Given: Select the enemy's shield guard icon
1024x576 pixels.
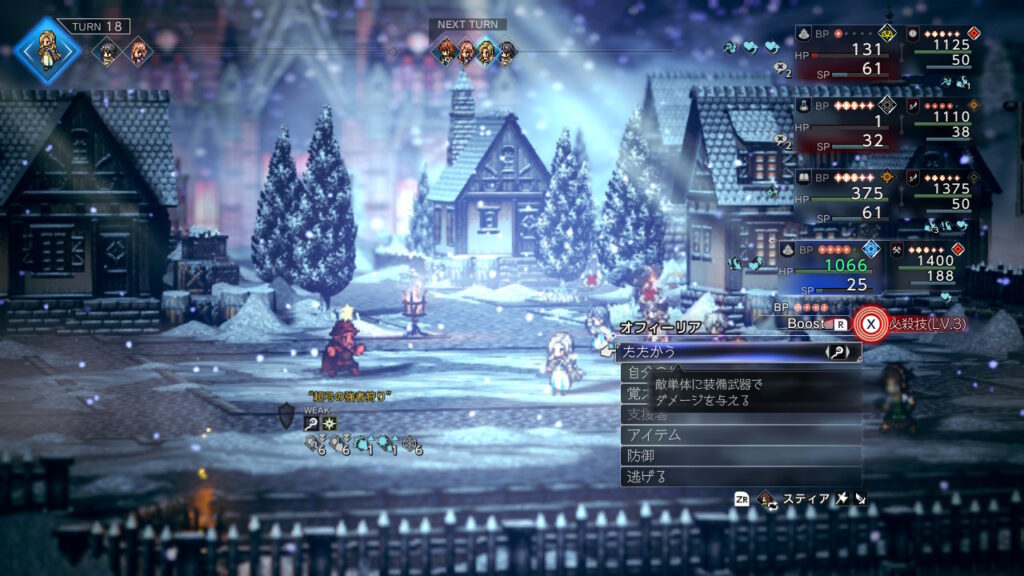Looking at the screenshot, I should (287, 414).
